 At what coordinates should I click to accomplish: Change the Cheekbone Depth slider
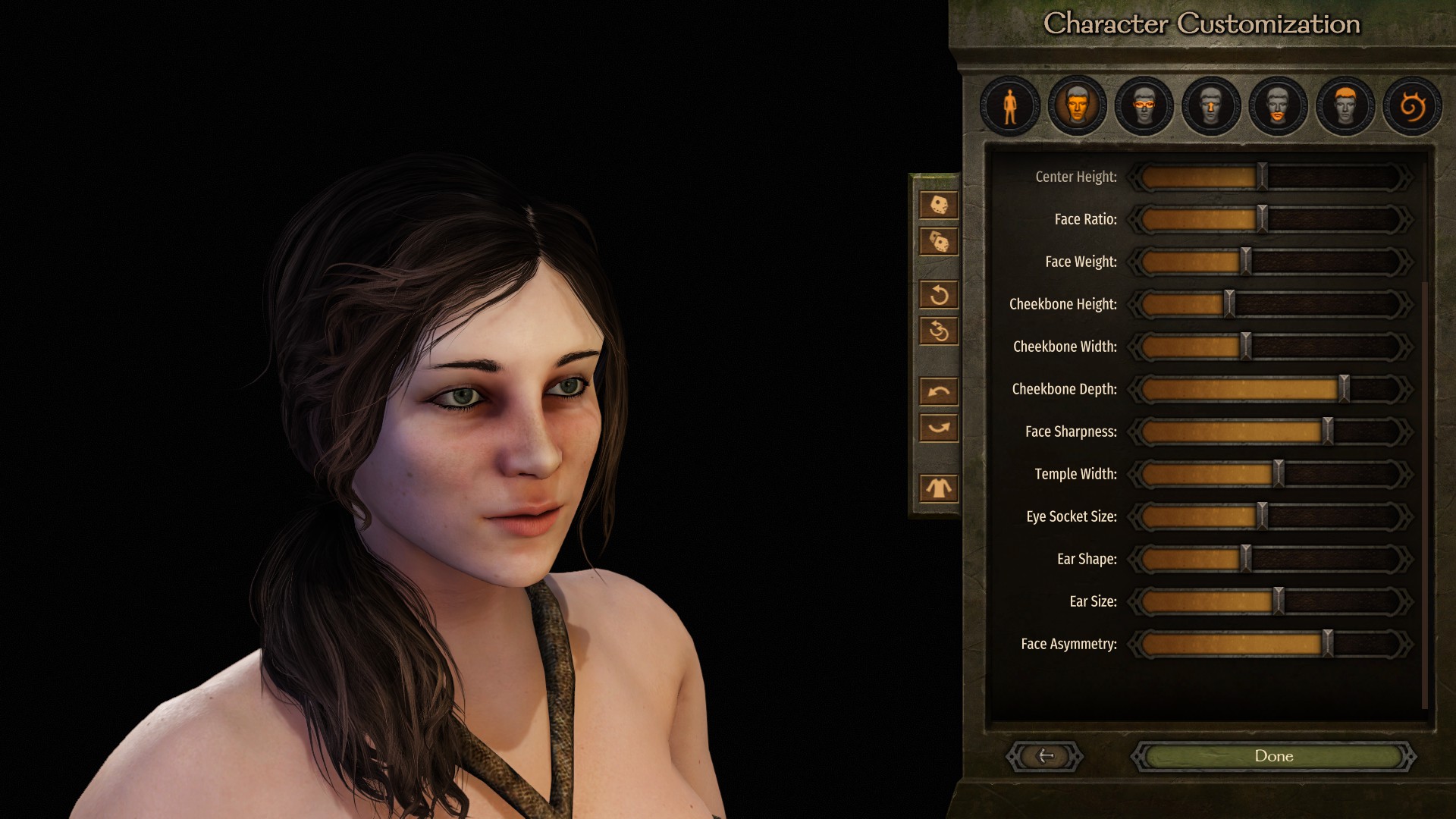point(1344,389)
